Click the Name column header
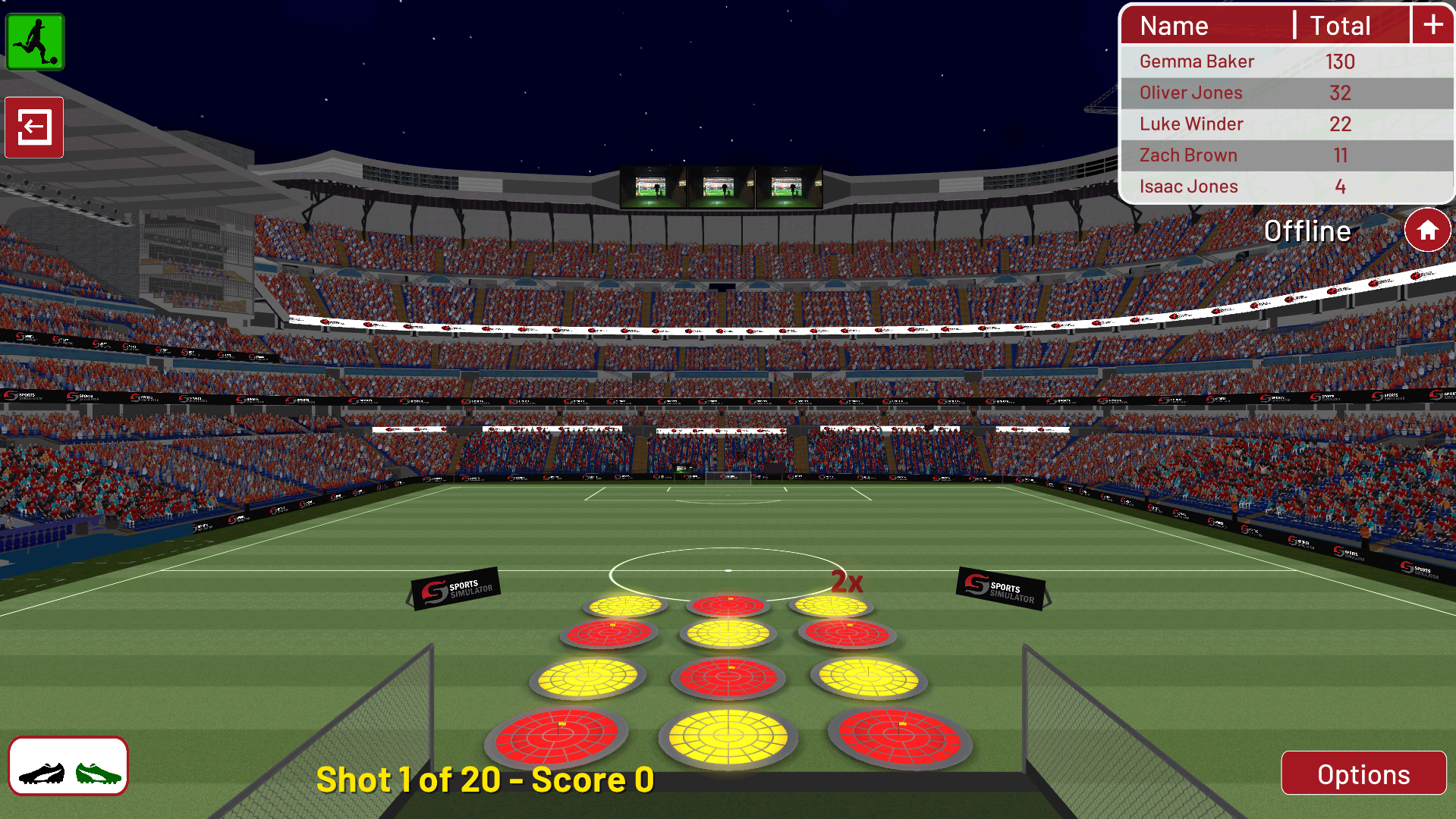Image resolution: width=1456 pixels, height=819 pixels. [x=1173, y=25]
